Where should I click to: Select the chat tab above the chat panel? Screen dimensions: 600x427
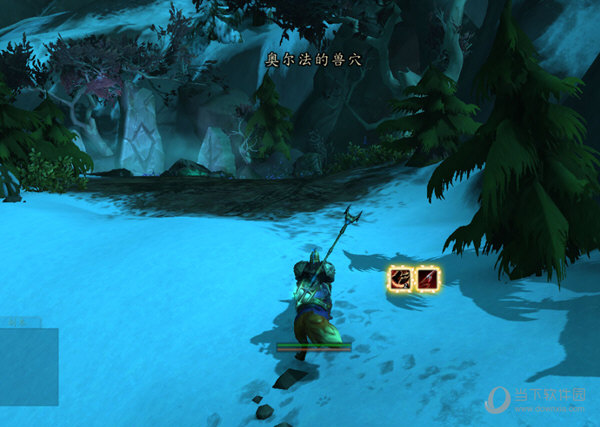(19, 322)
